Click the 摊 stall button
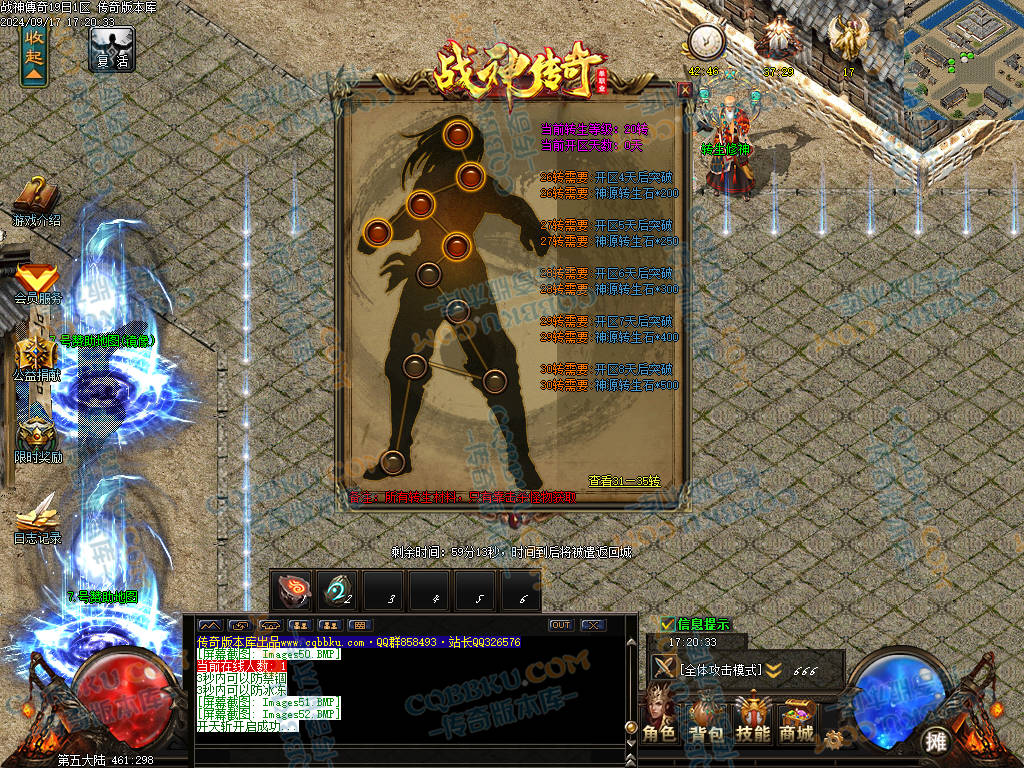 936,741
